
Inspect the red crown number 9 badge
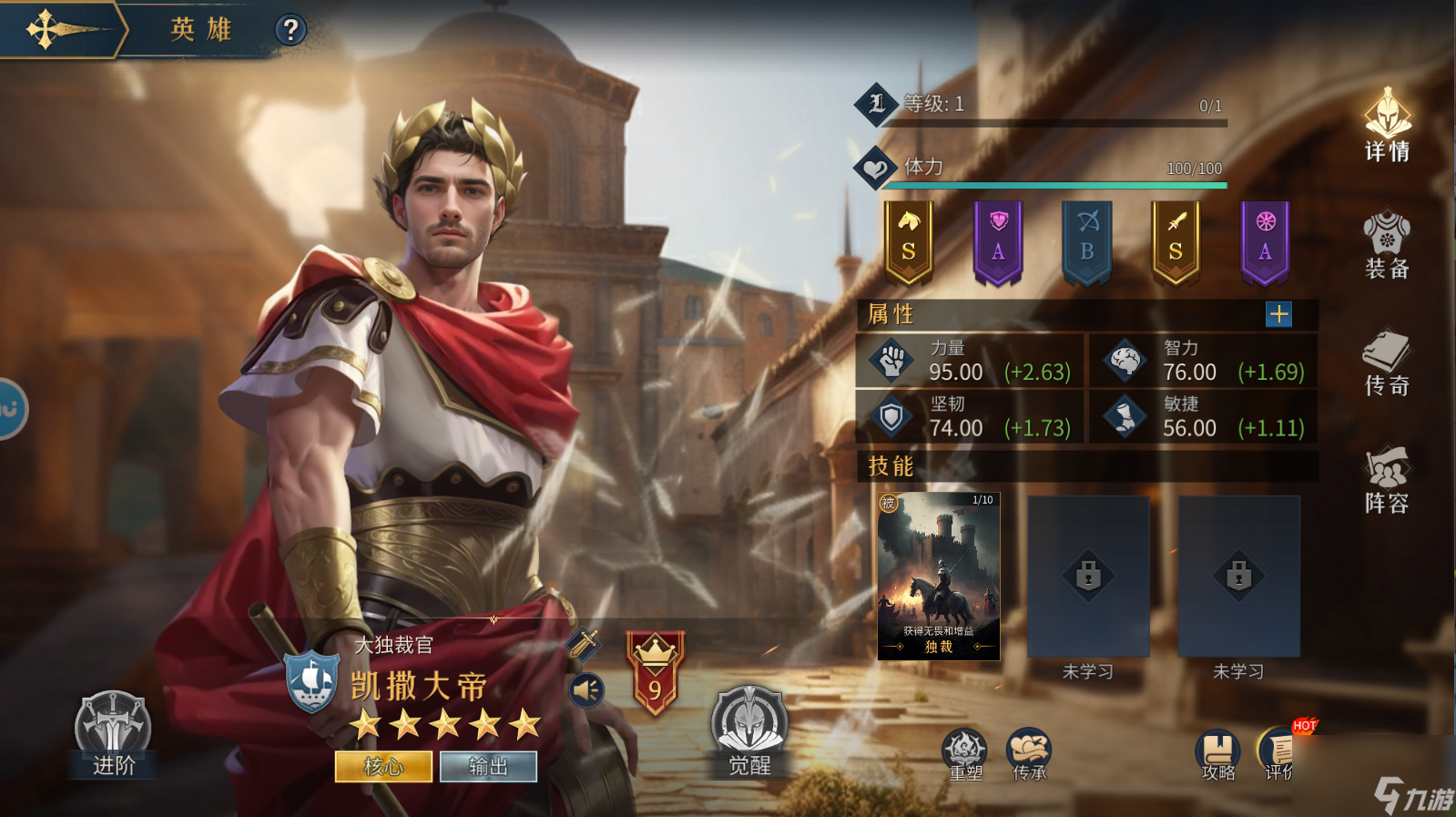655,674
